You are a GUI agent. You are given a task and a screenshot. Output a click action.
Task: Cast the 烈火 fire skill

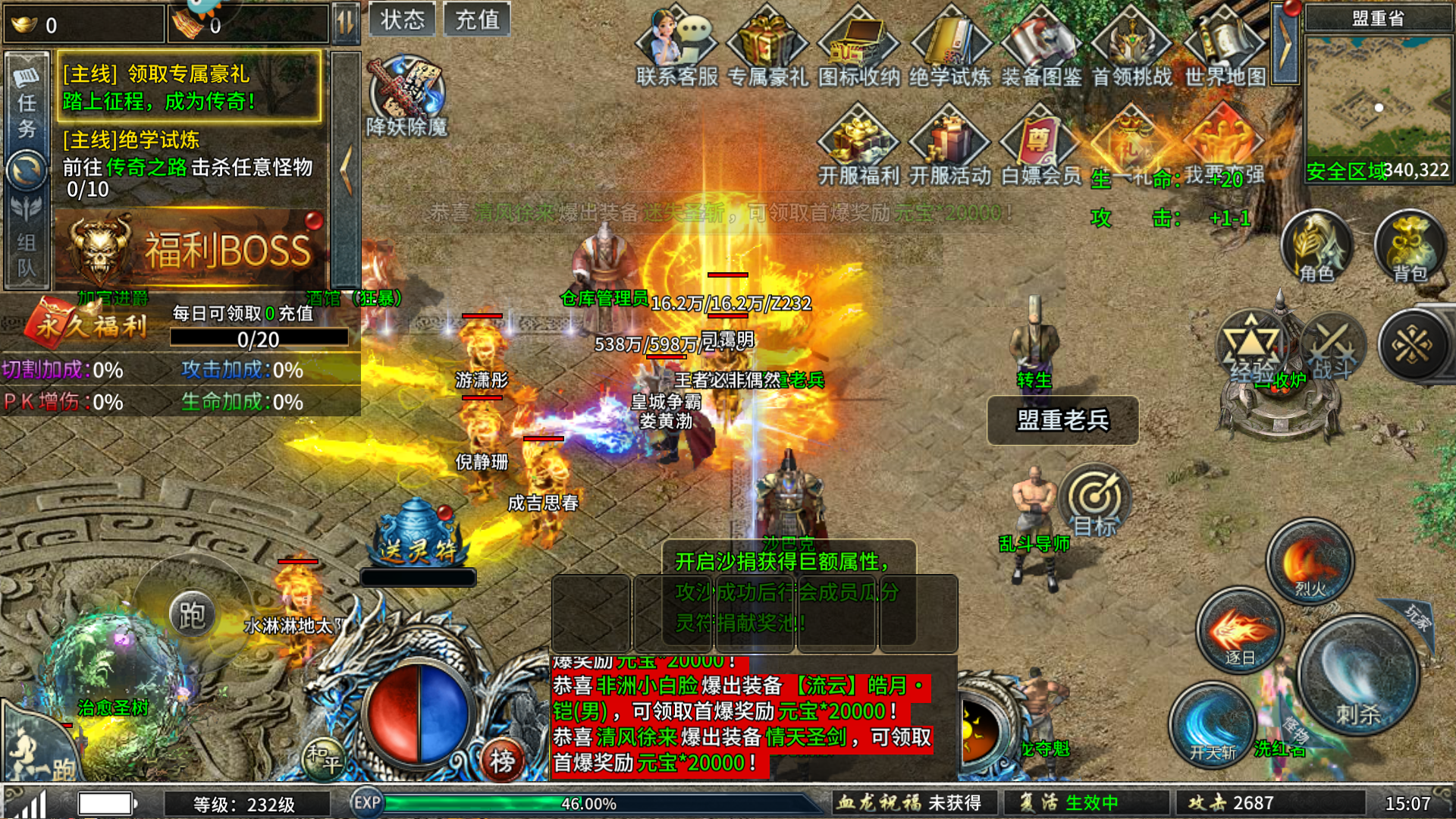click(x=1310, y=561)
